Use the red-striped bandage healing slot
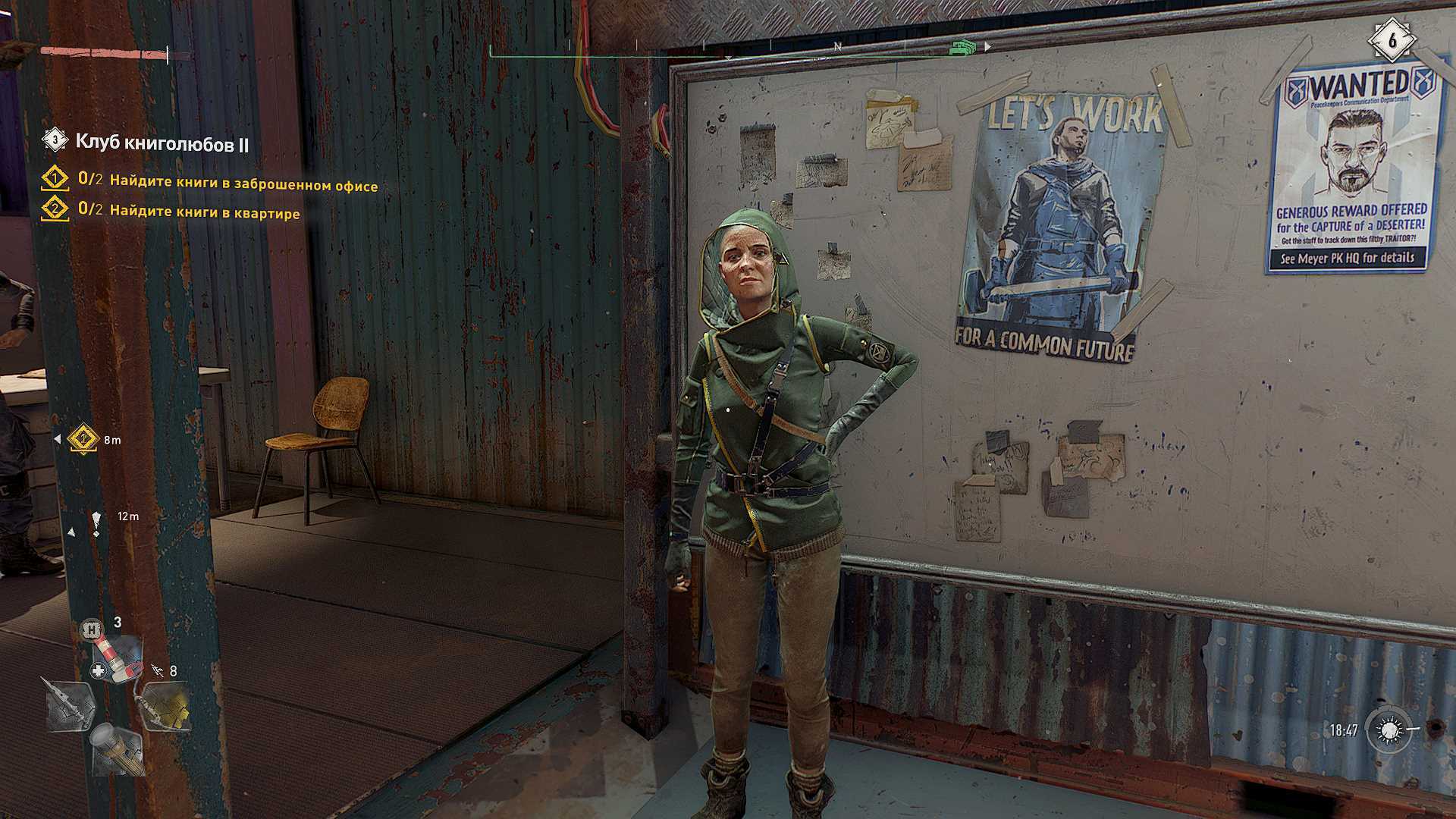 click(116, 657)
